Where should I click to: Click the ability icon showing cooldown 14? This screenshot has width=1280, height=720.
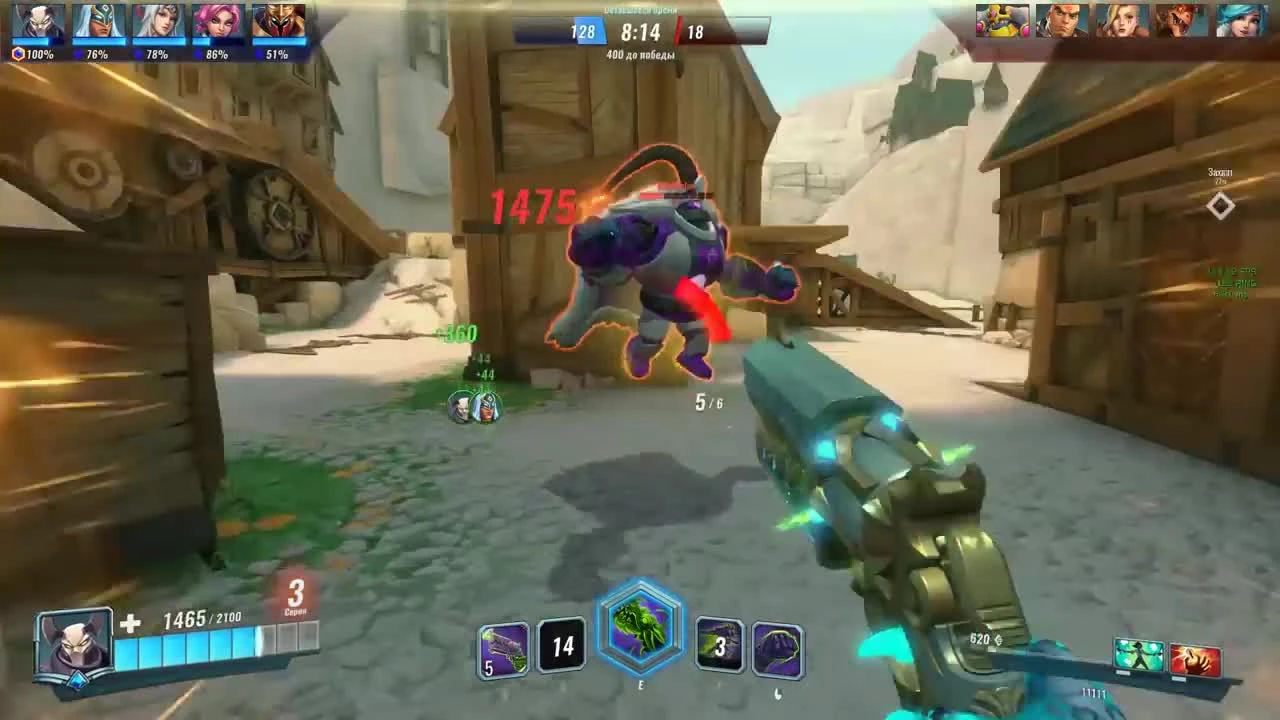pos(560,647)
